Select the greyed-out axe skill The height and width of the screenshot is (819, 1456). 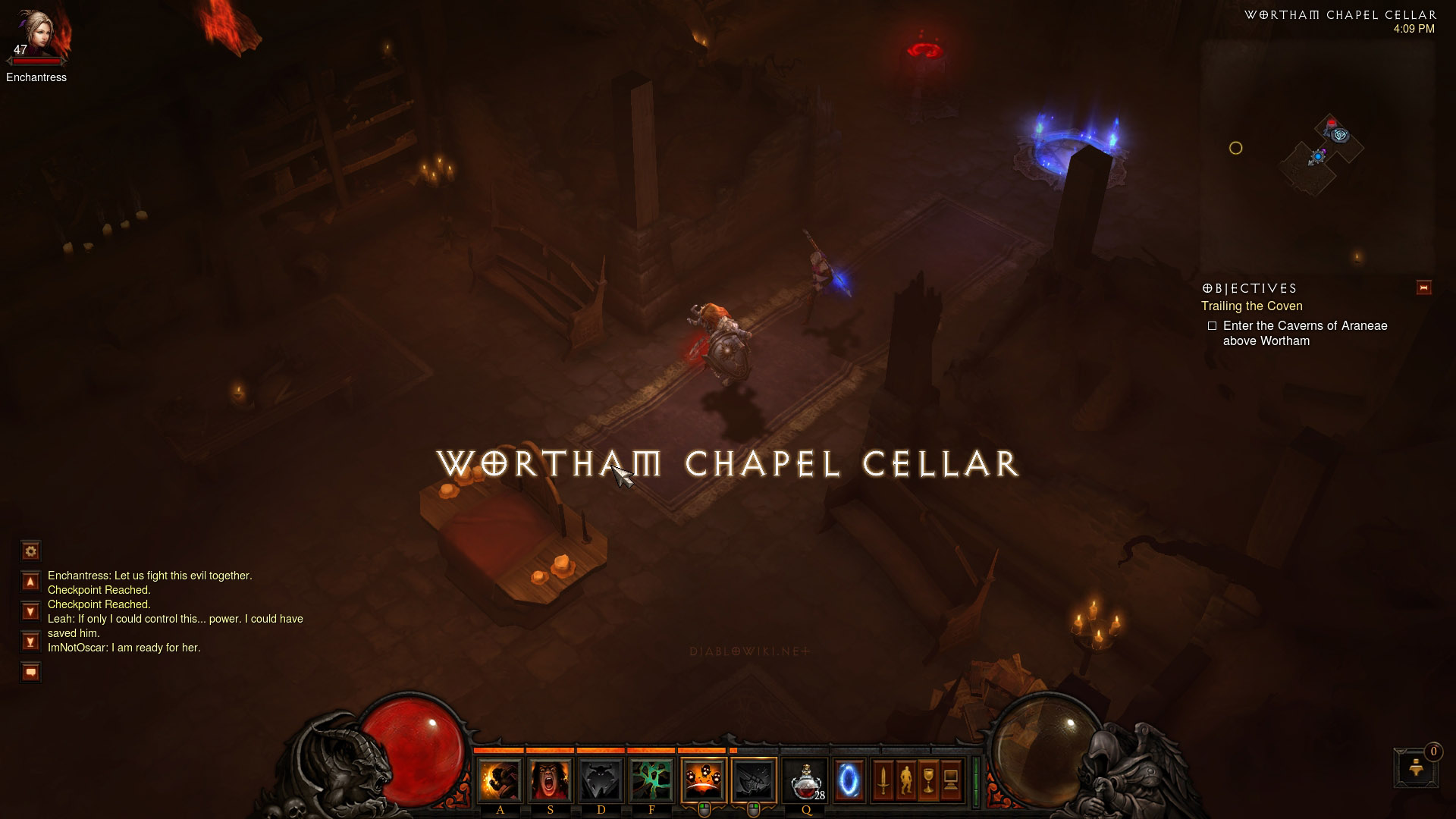754,780
